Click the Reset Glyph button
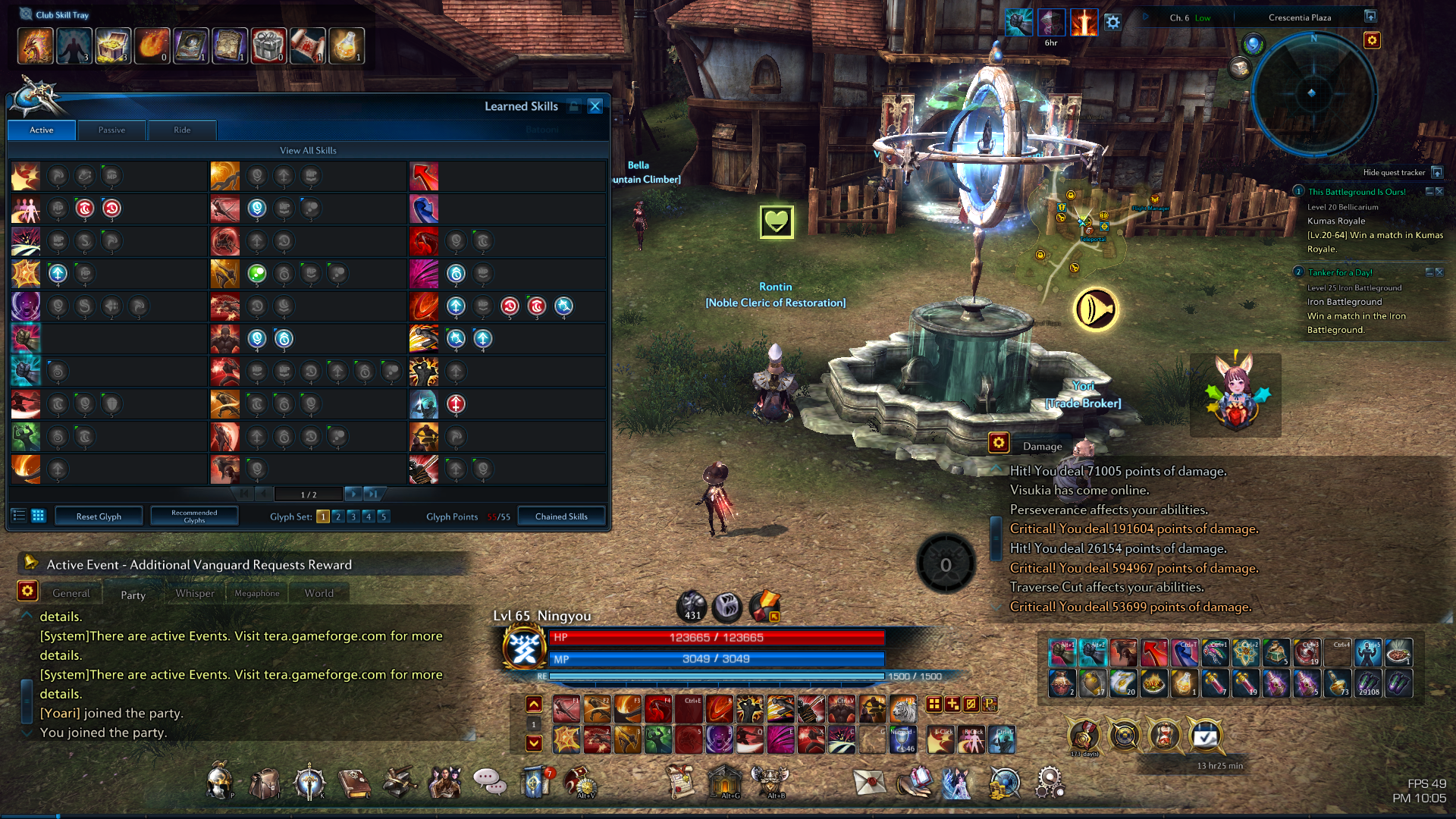This screenshot has width=1456, height=819. pyautogui.click(x=99, y=516)
